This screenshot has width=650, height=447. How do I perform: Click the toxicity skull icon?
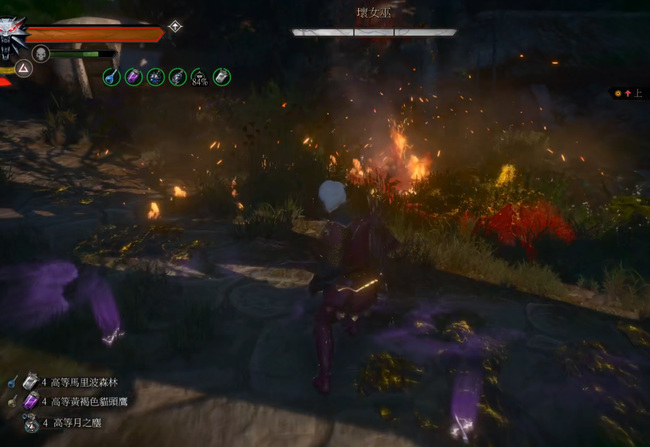pos(42,53)
